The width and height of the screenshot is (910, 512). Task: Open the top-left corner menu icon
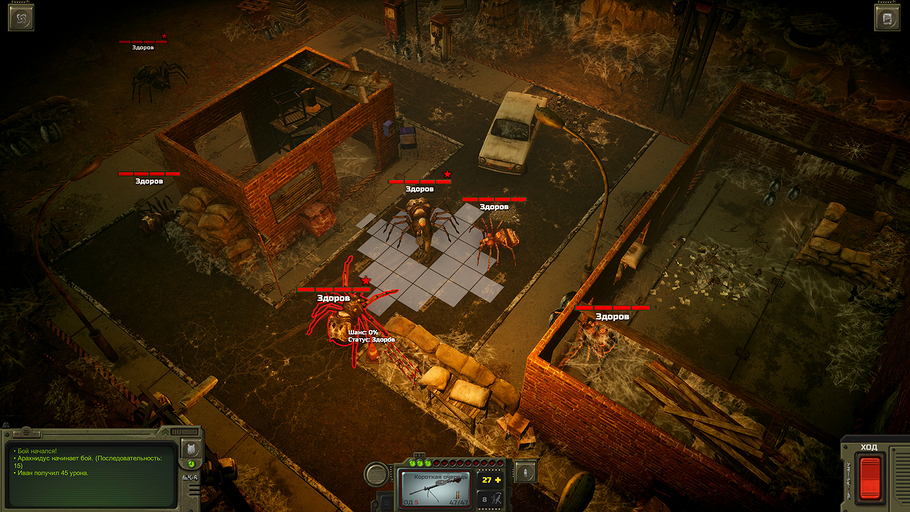tap(20, 17)
